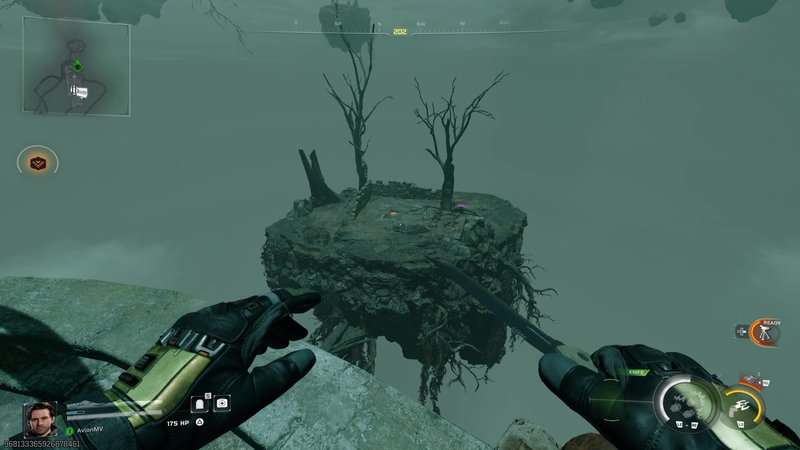Select the camera gadget slot

(222, 404)
